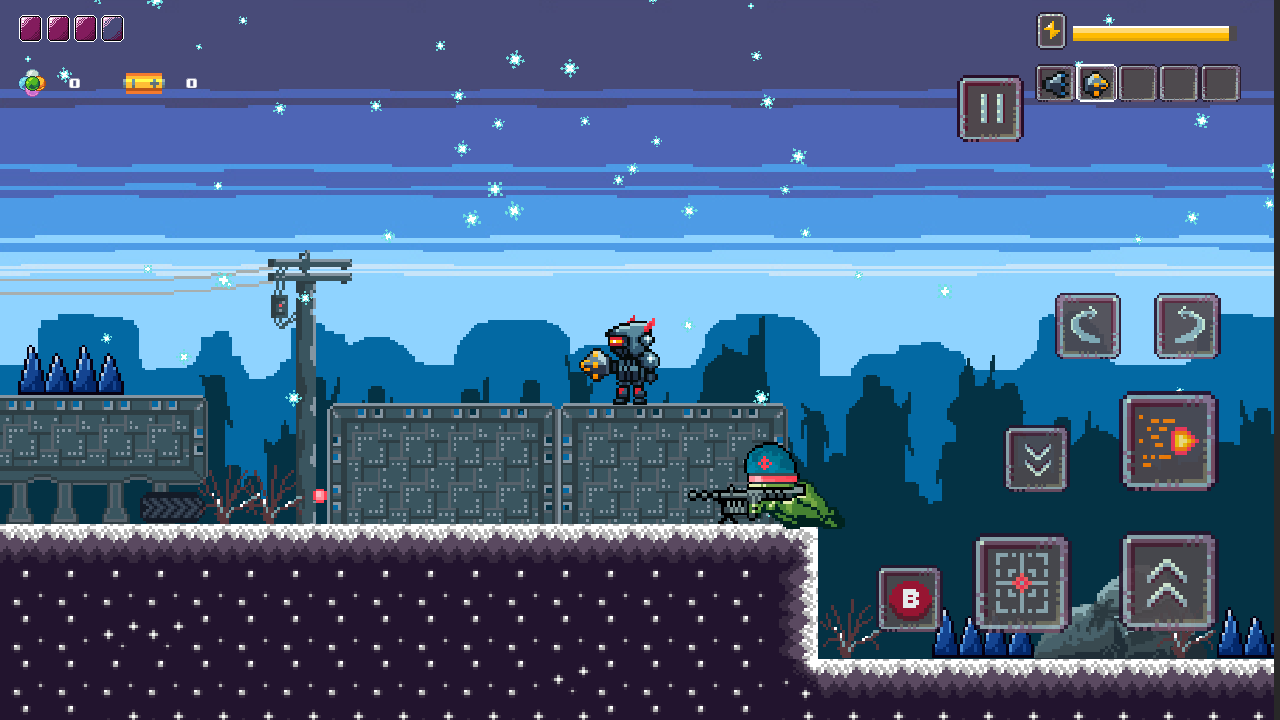
Task: Tap the lightning energy icon near the power bar
Action: coord(1053,32)
